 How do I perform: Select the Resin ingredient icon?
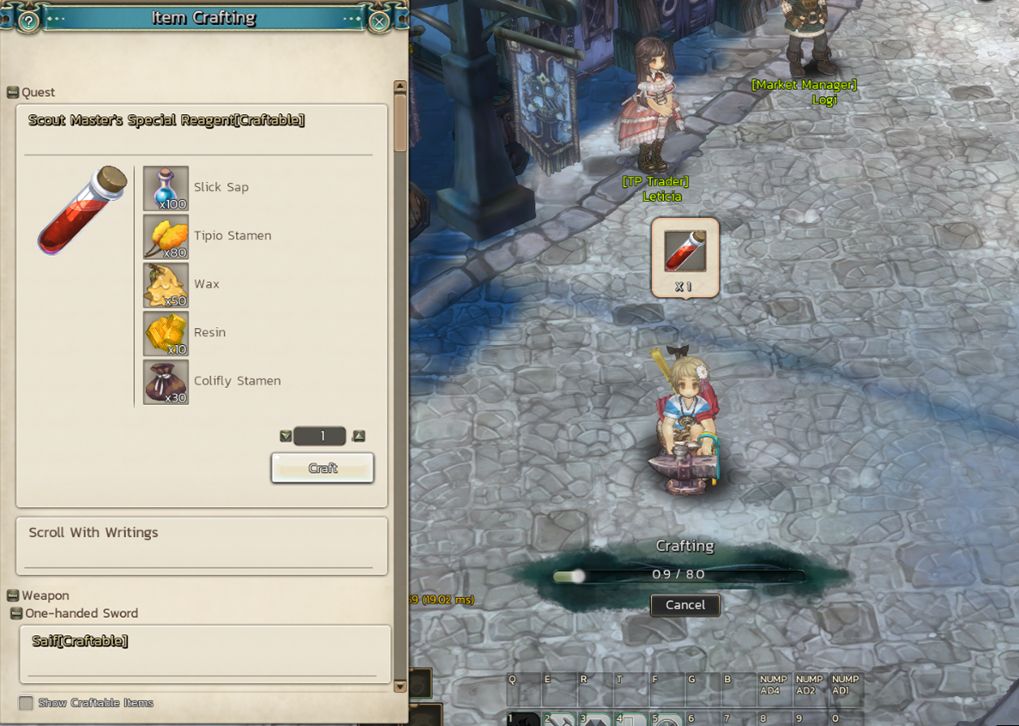click(x=166, y=333)
